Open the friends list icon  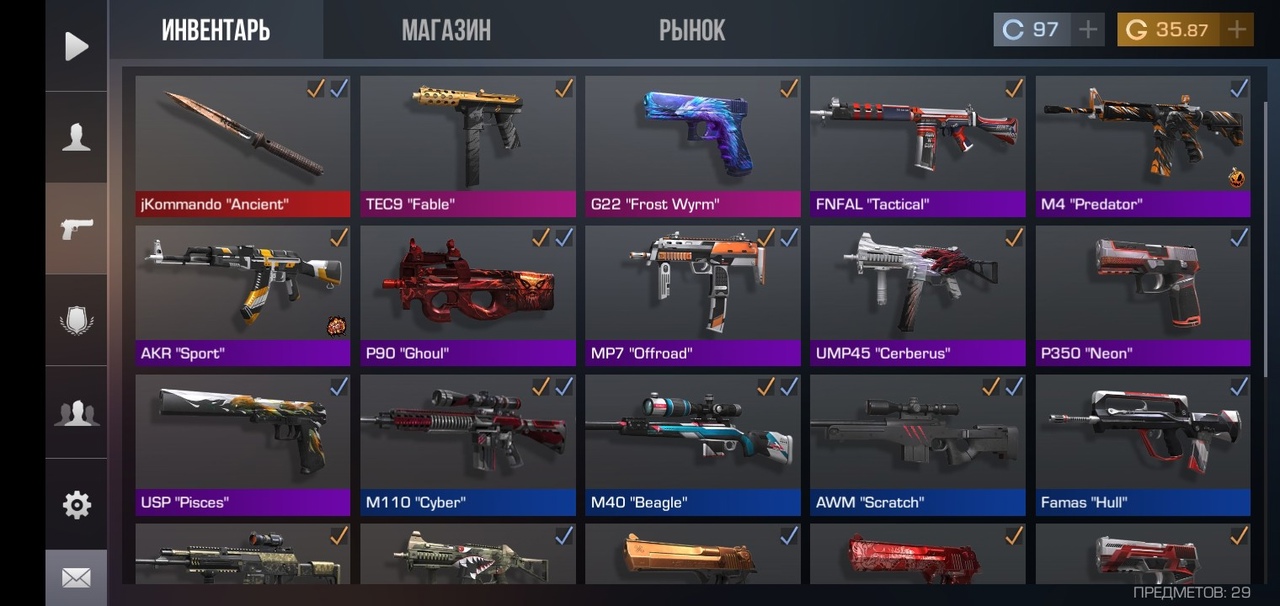(x=76, y=413)
